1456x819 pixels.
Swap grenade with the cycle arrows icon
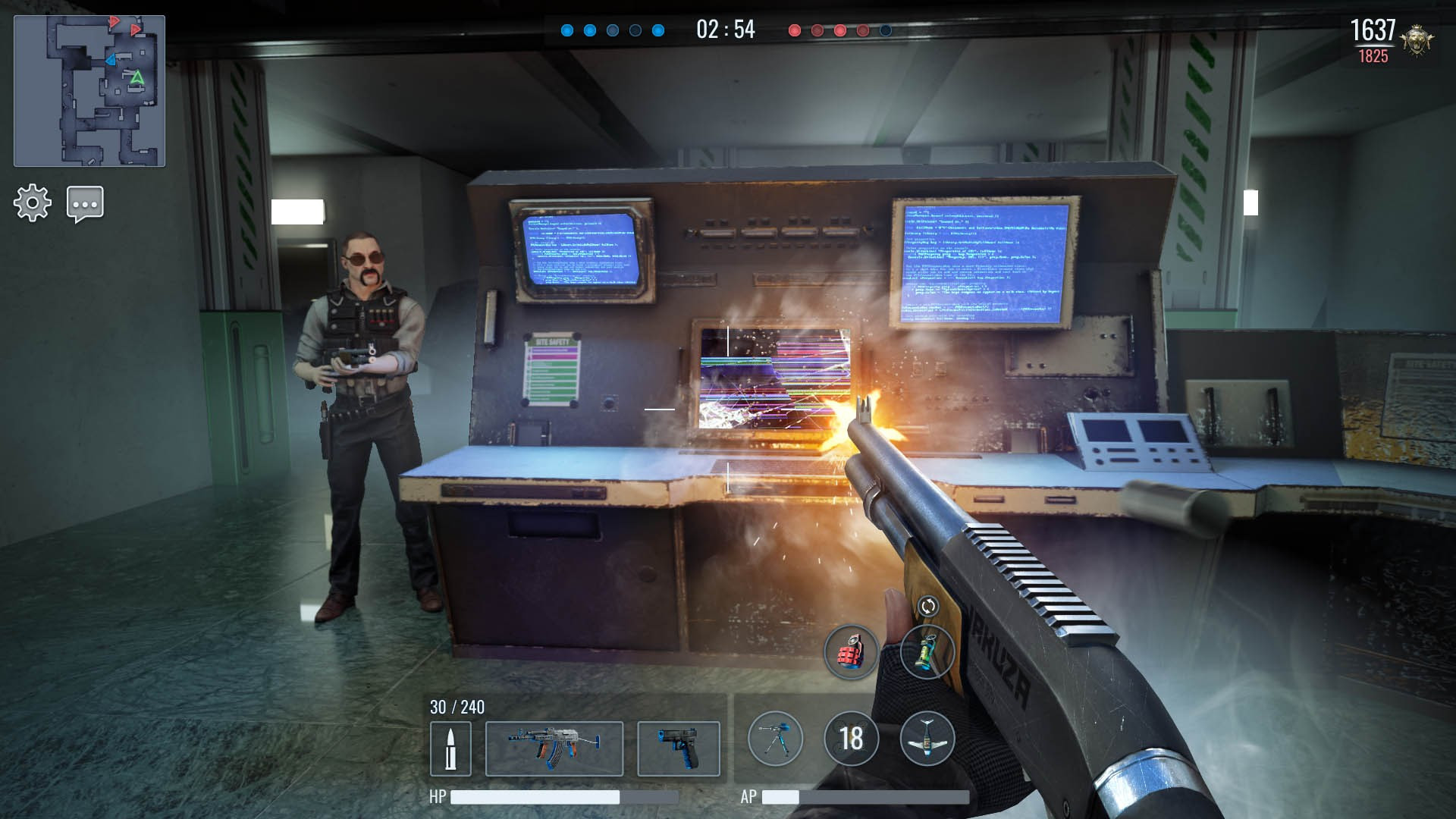pos(928,606)
